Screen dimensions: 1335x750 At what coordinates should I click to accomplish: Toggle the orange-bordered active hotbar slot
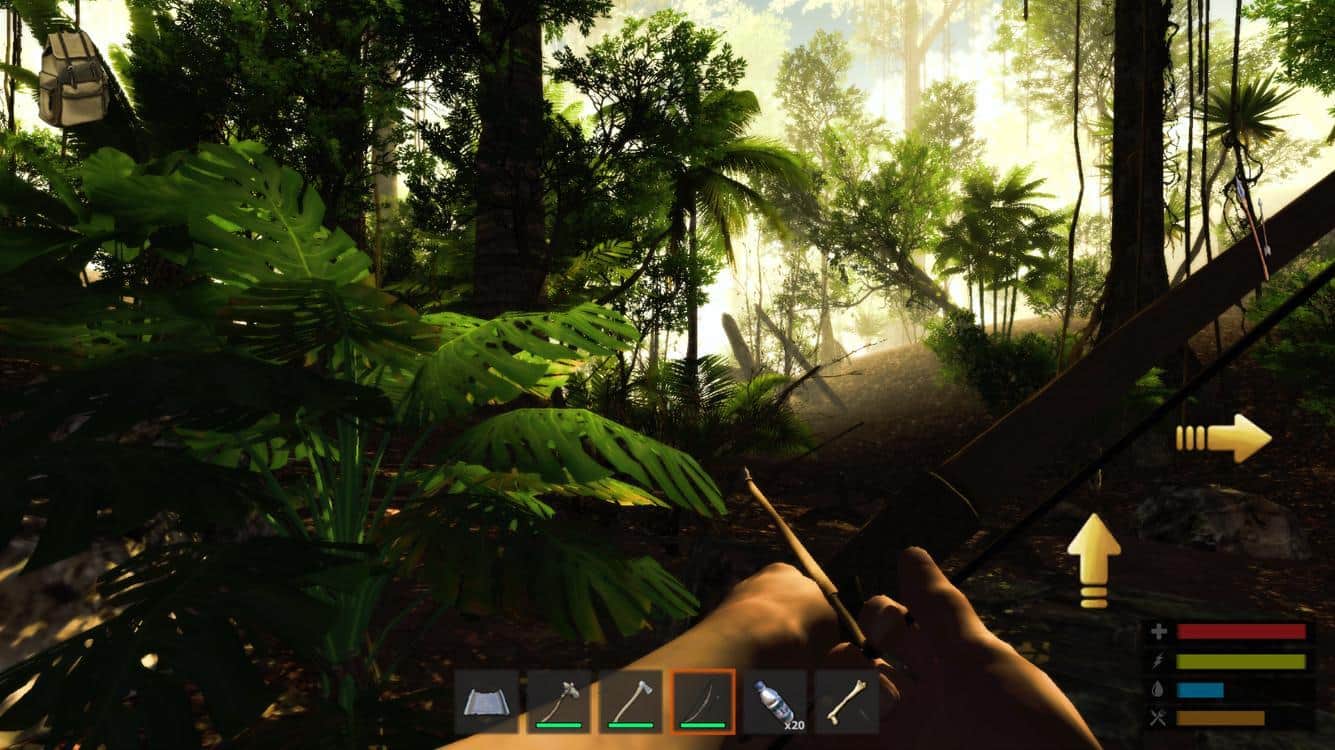coord(702,700)
